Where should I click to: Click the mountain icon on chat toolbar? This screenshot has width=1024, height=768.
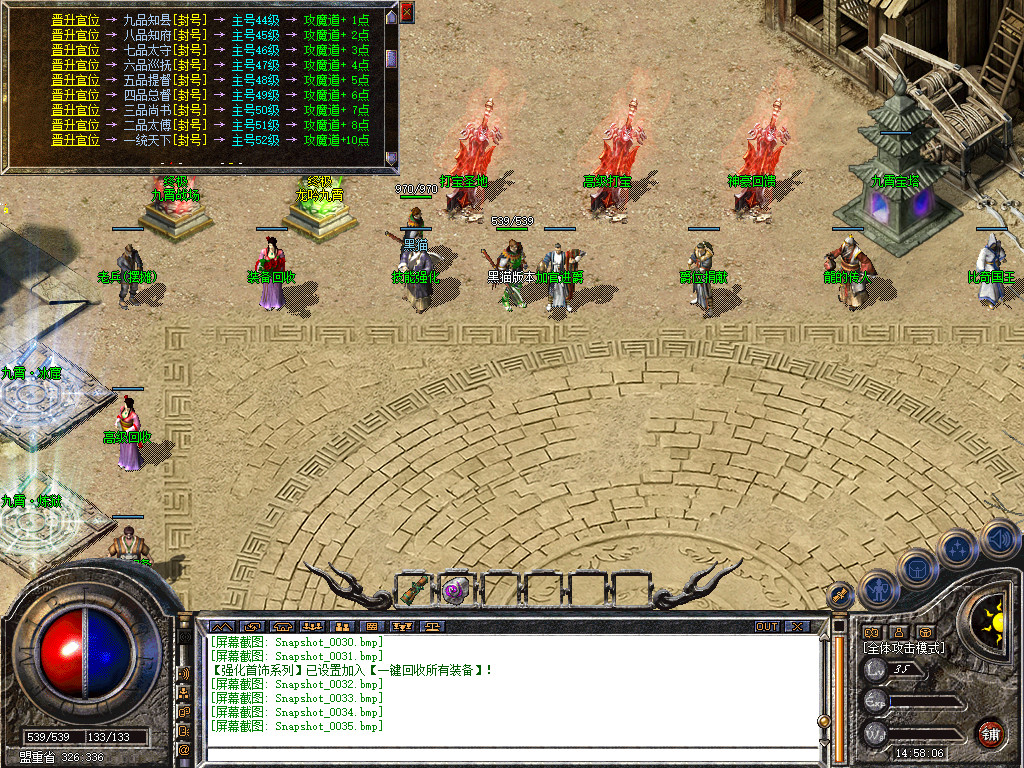pyautogui.click(x=222, y=627)
